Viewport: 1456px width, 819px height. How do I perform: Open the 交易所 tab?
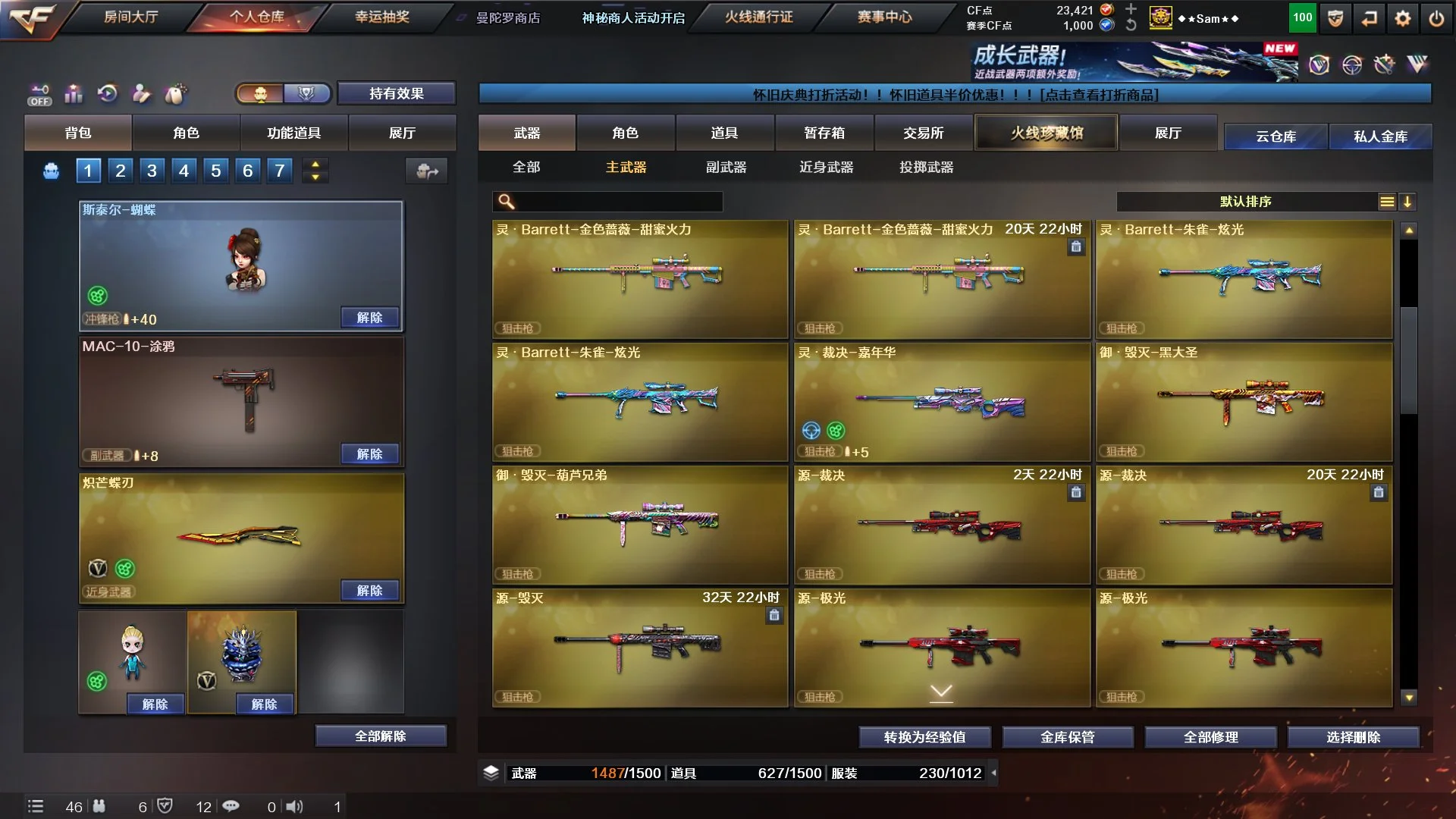click(x=923, y=133)
